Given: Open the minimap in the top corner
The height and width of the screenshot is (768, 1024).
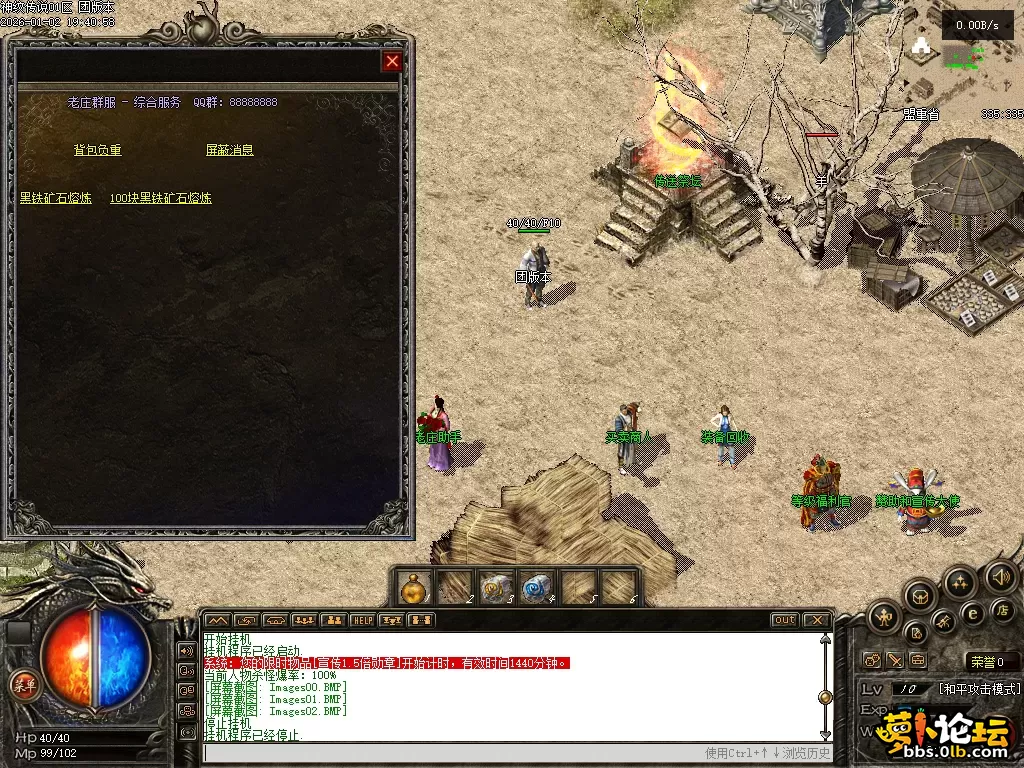Looking at the screenshot, I should click(960, 70).
